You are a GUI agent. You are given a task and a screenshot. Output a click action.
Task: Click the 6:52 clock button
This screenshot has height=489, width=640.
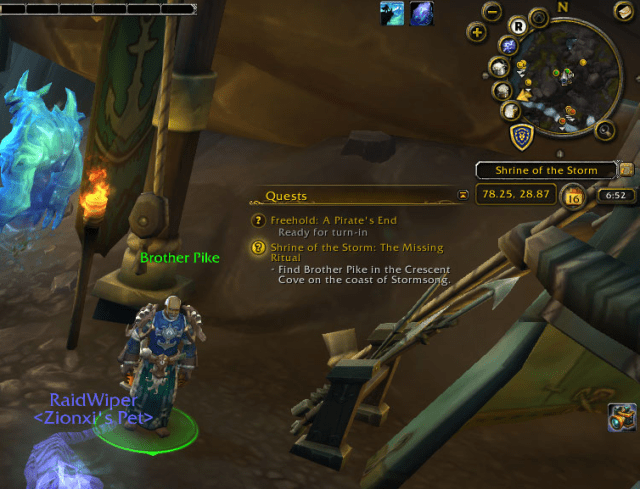(x=612, y=196)
